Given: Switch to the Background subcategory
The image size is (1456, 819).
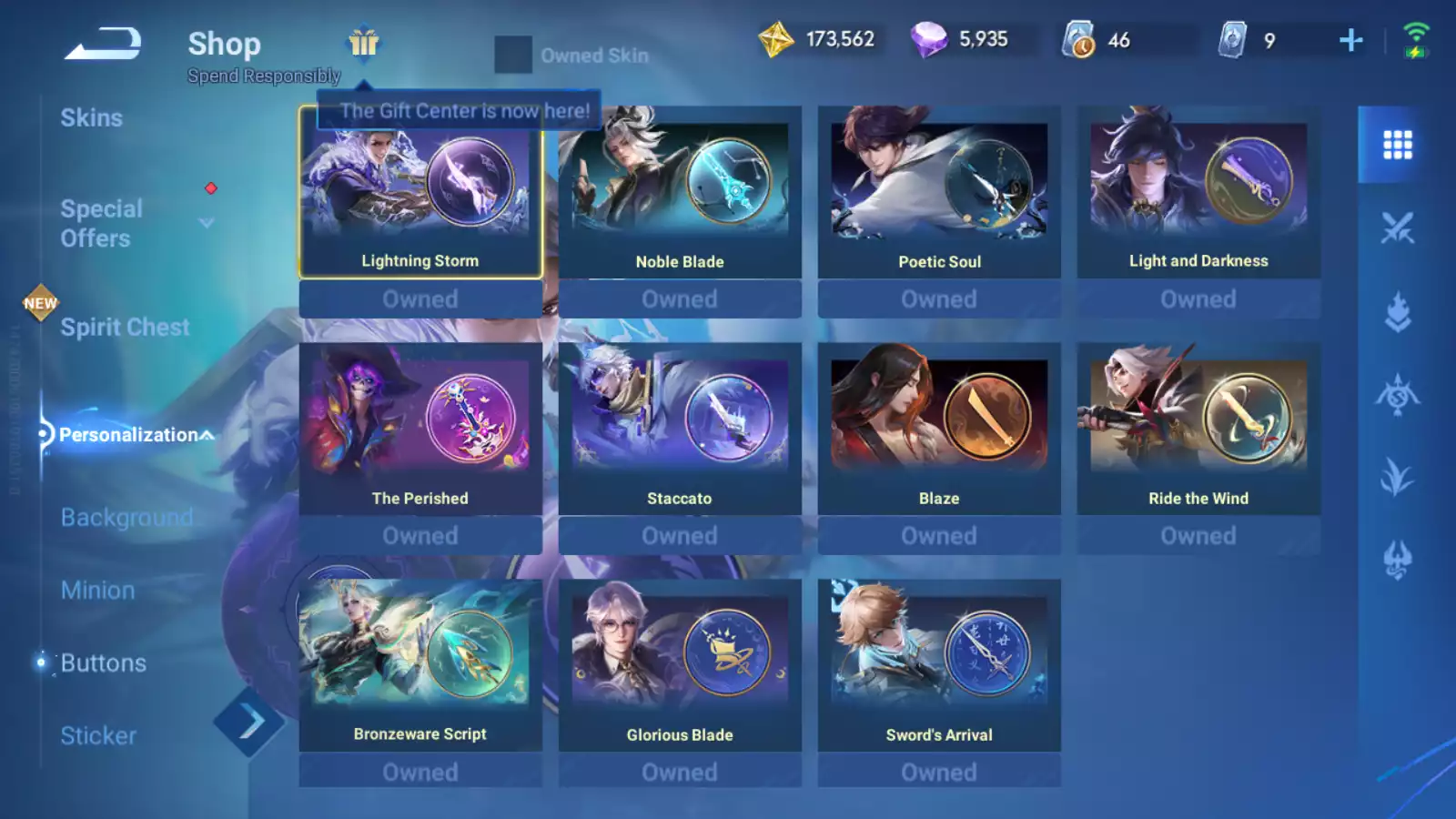Looking at the screenshot, I should coord(126,517).
